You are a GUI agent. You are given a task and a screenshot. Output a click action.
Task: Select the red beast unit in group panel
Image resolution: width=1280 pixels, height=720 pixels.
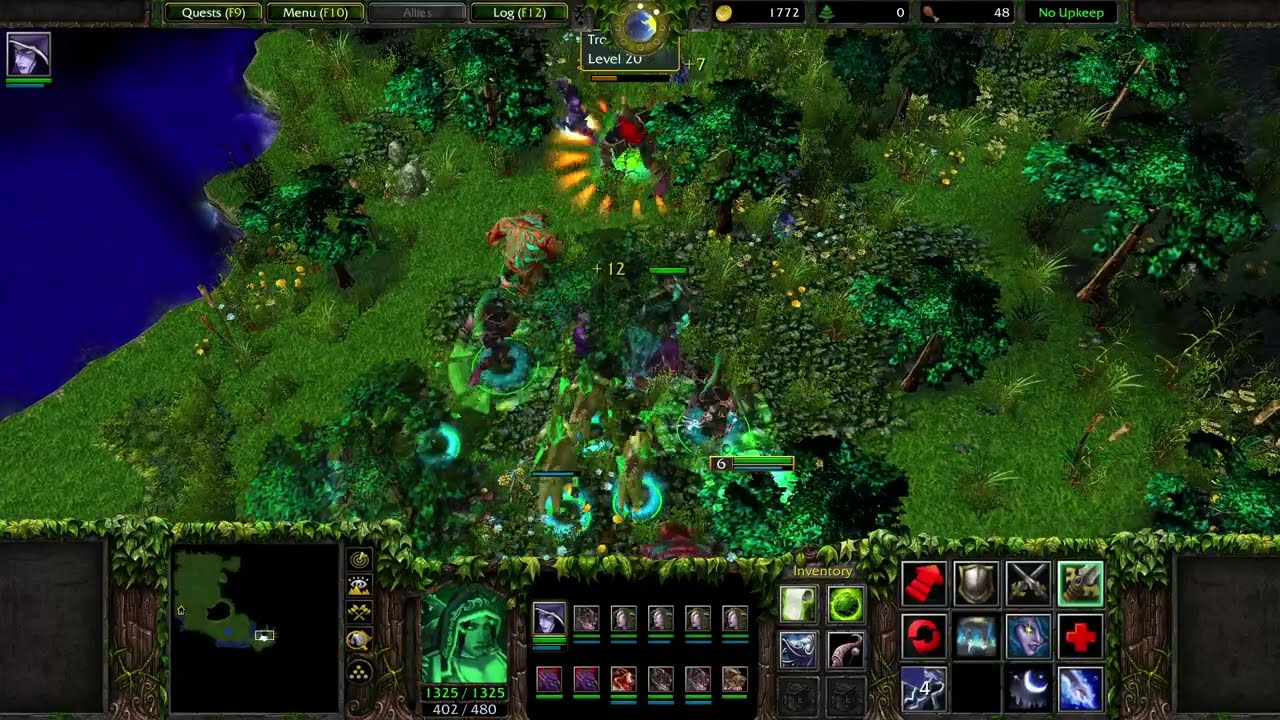(623, 680)
